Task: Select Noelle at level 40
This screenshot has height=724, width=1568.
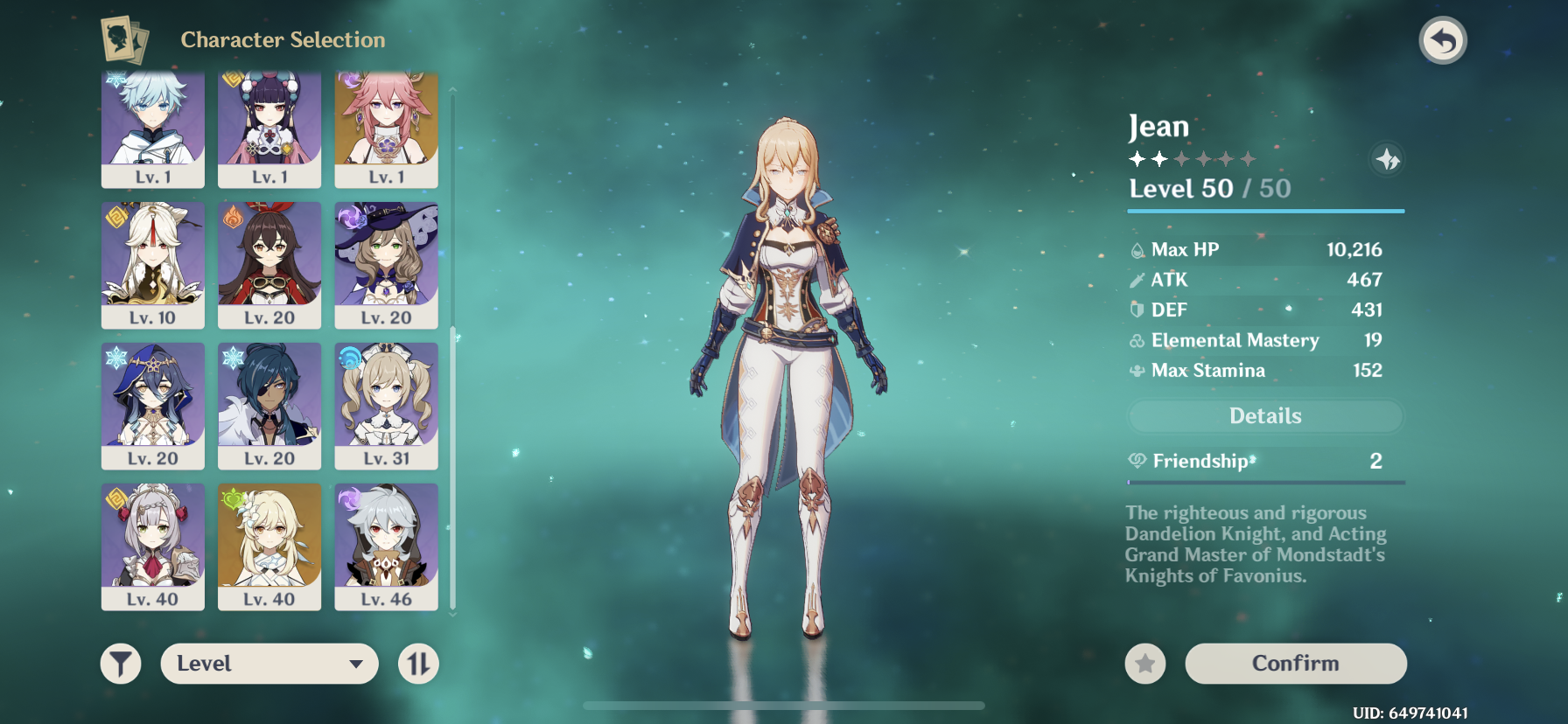Action: [x=153, y=546]
